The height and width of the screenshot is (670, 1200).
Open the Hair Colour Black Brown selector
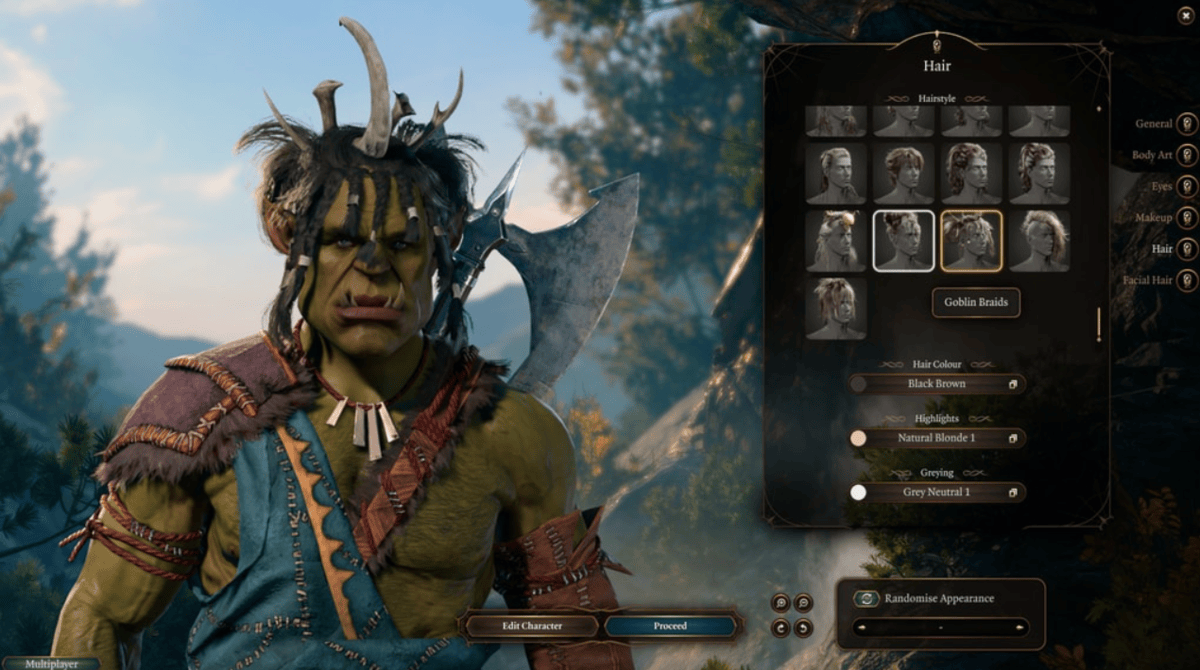[x=937, y=384]
